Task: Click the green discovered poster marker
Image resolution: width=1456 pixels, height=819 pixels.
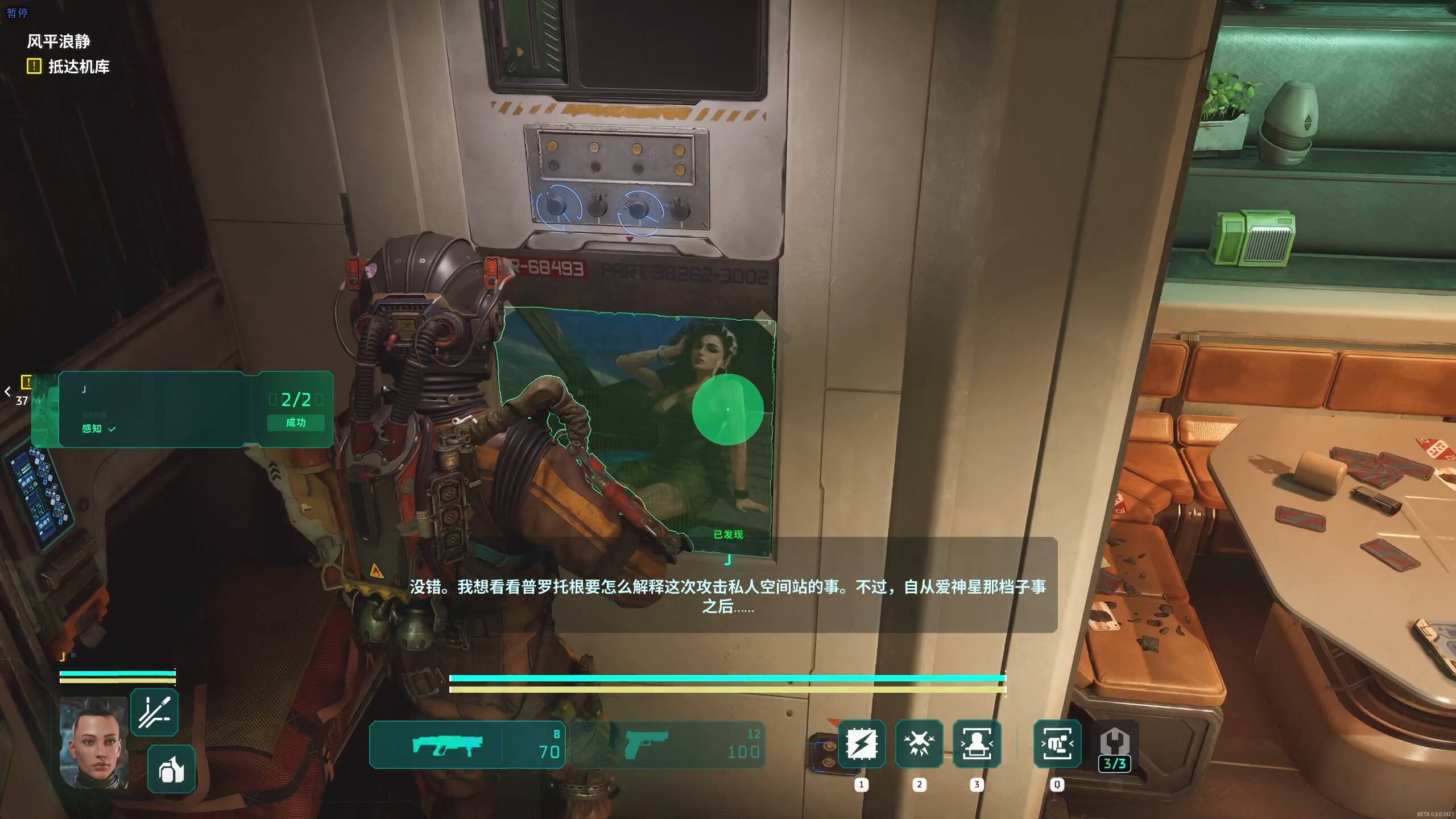Action: [x=727, y=409]
